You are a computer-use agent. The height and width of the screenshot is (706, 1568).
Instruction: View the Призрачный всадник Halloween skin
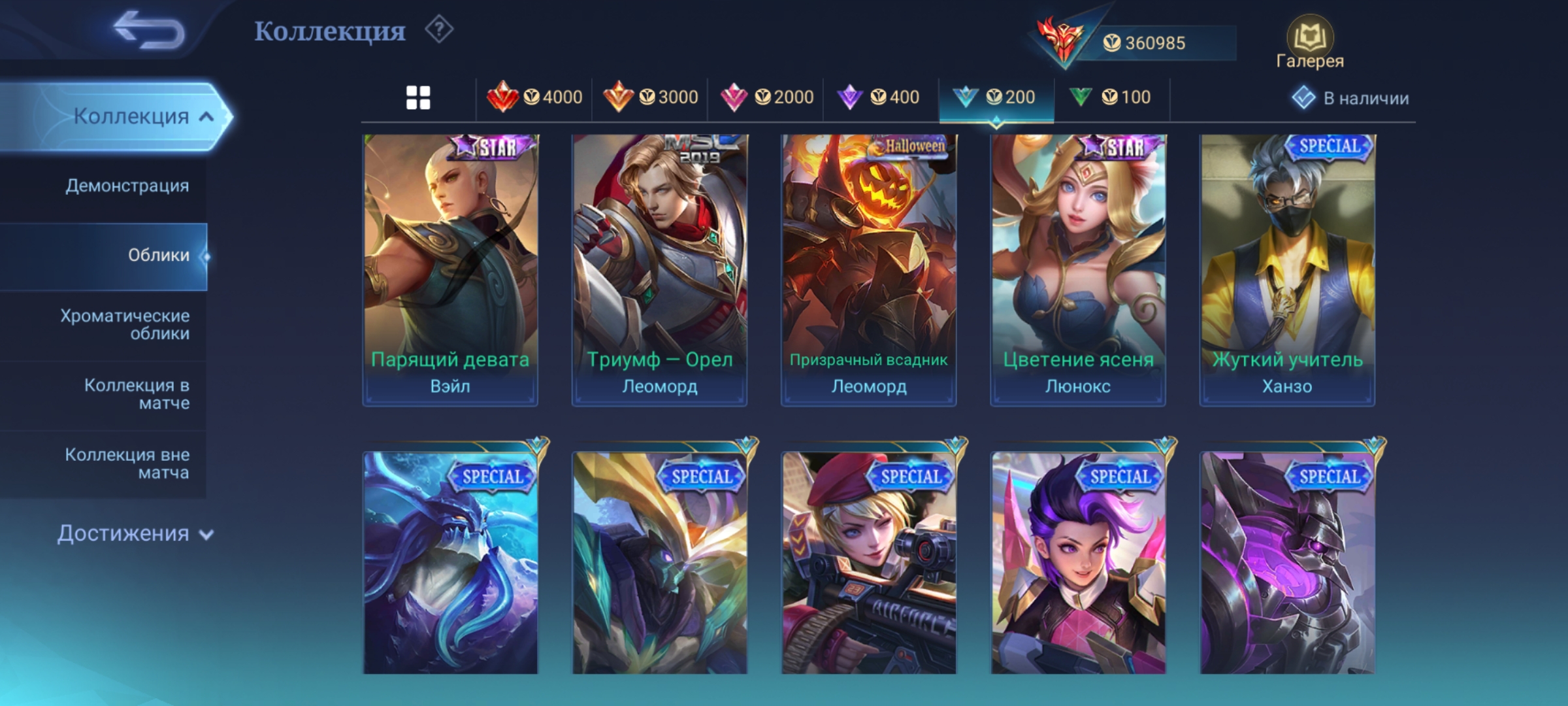868,270
